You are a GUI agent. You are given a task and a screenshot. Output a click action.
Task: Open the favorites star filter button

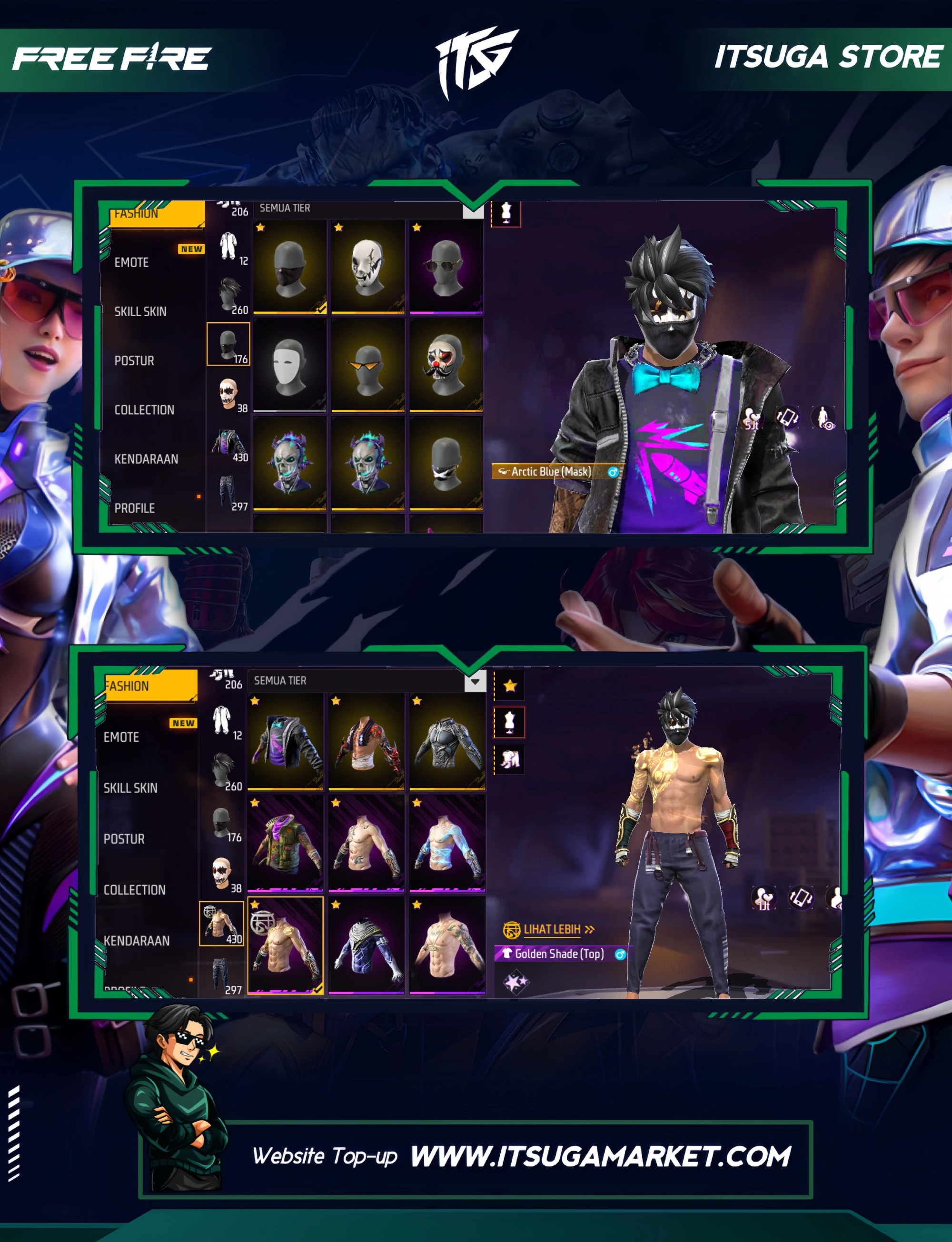(509, 686)
